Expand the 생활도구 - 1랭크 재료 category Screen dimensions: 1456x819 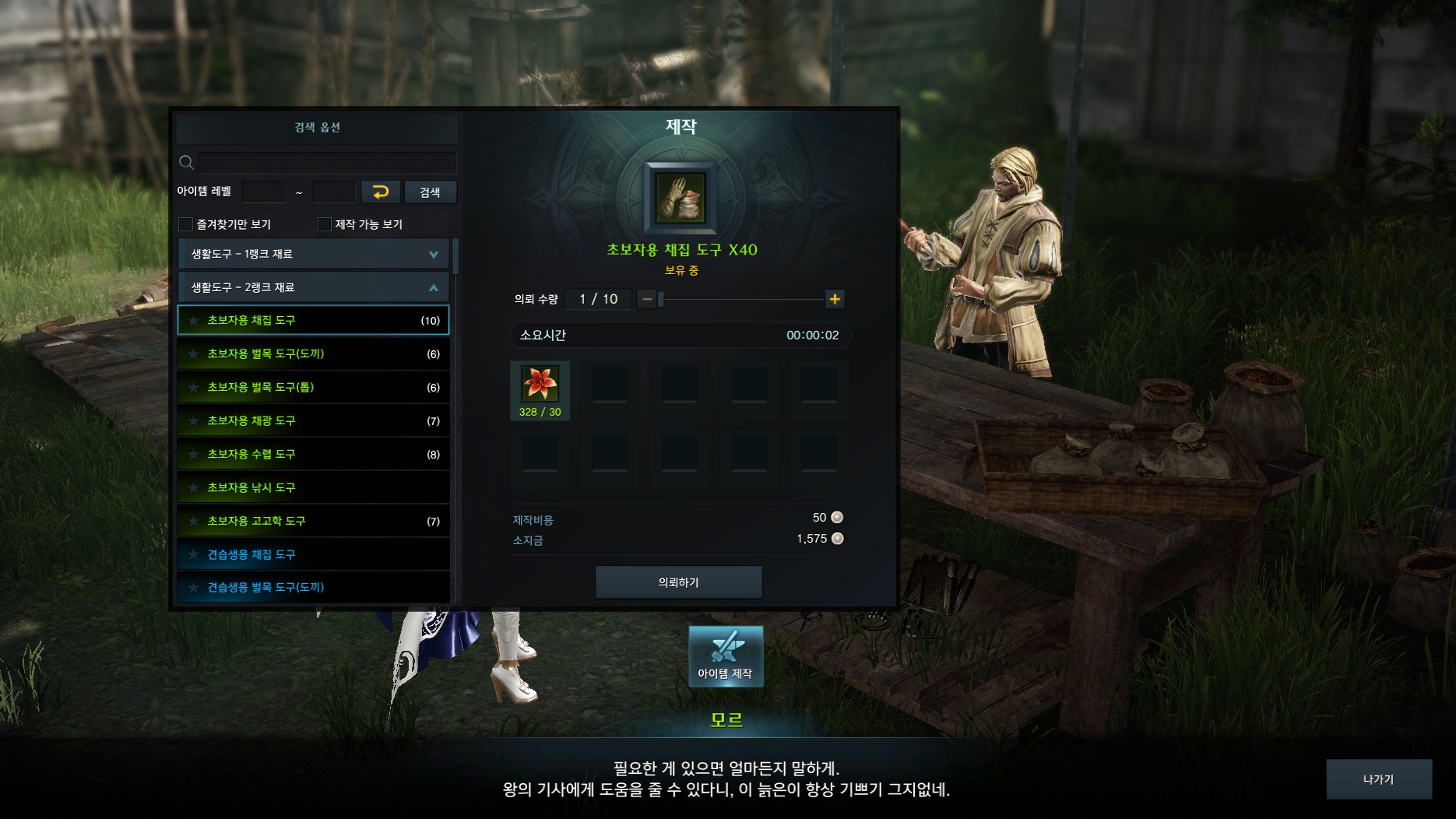click(314, 254)
